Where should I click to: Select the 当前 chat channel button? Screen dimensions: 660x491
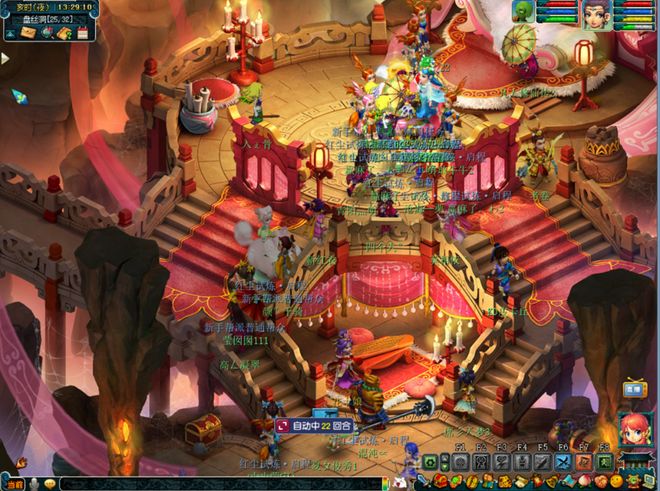12,484
